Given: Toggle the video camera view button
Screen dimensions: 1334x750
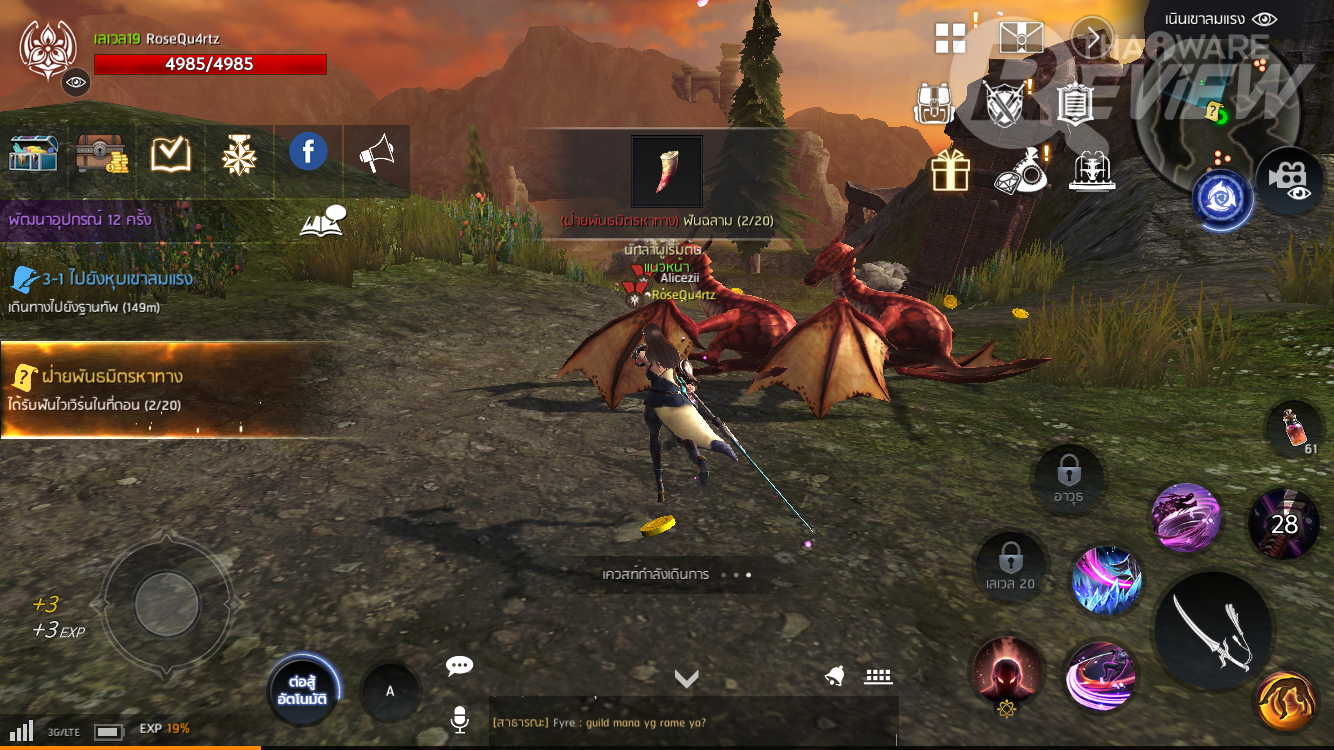Looking at the screenshot, I should point(1289,180).
